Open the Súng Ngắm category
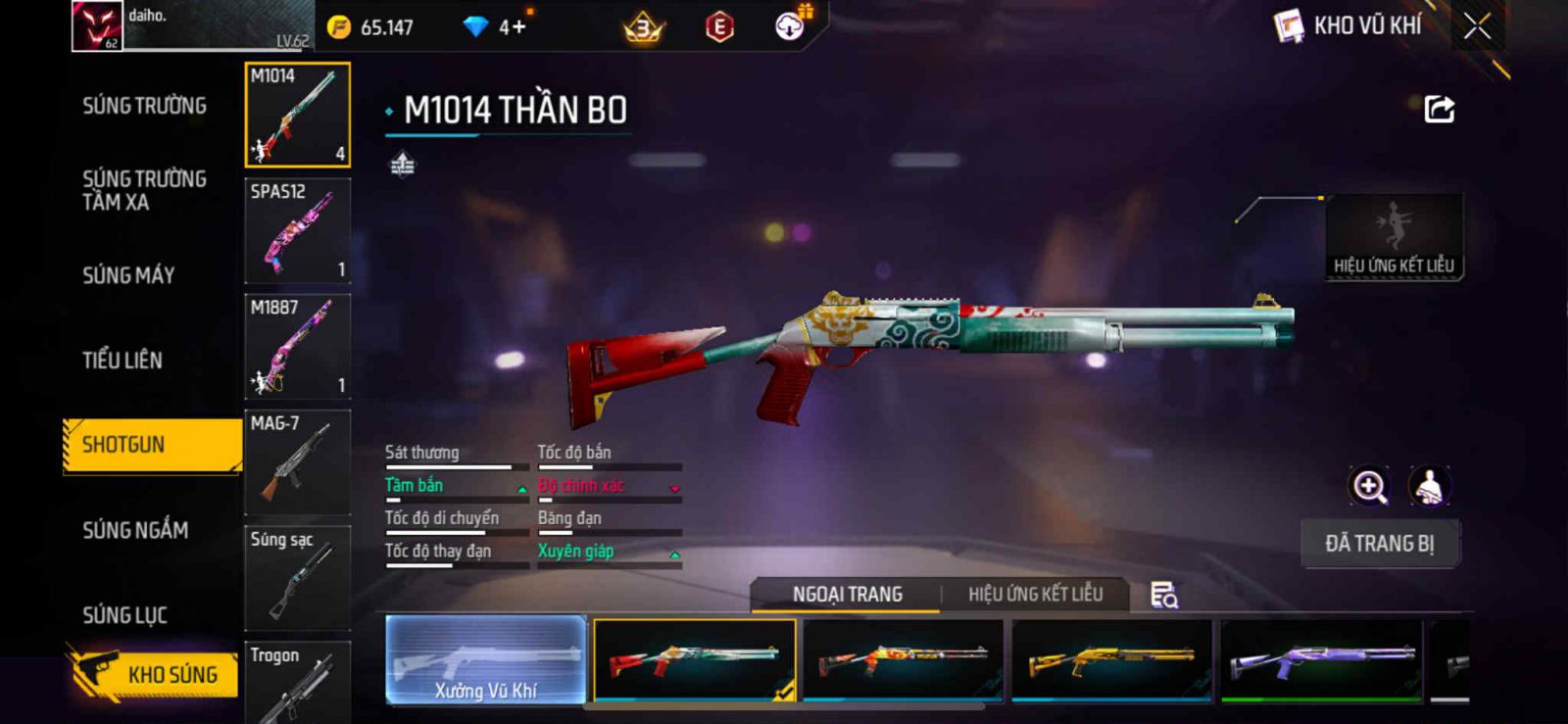Screen dimensions: 1568x724 point(135,530)
